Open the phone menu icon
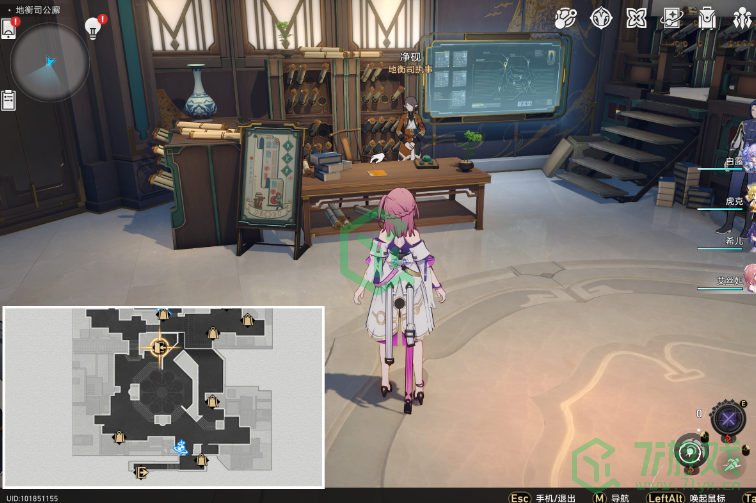The height and width of the screenshot is (503, 756). click(x=9, y=28)
